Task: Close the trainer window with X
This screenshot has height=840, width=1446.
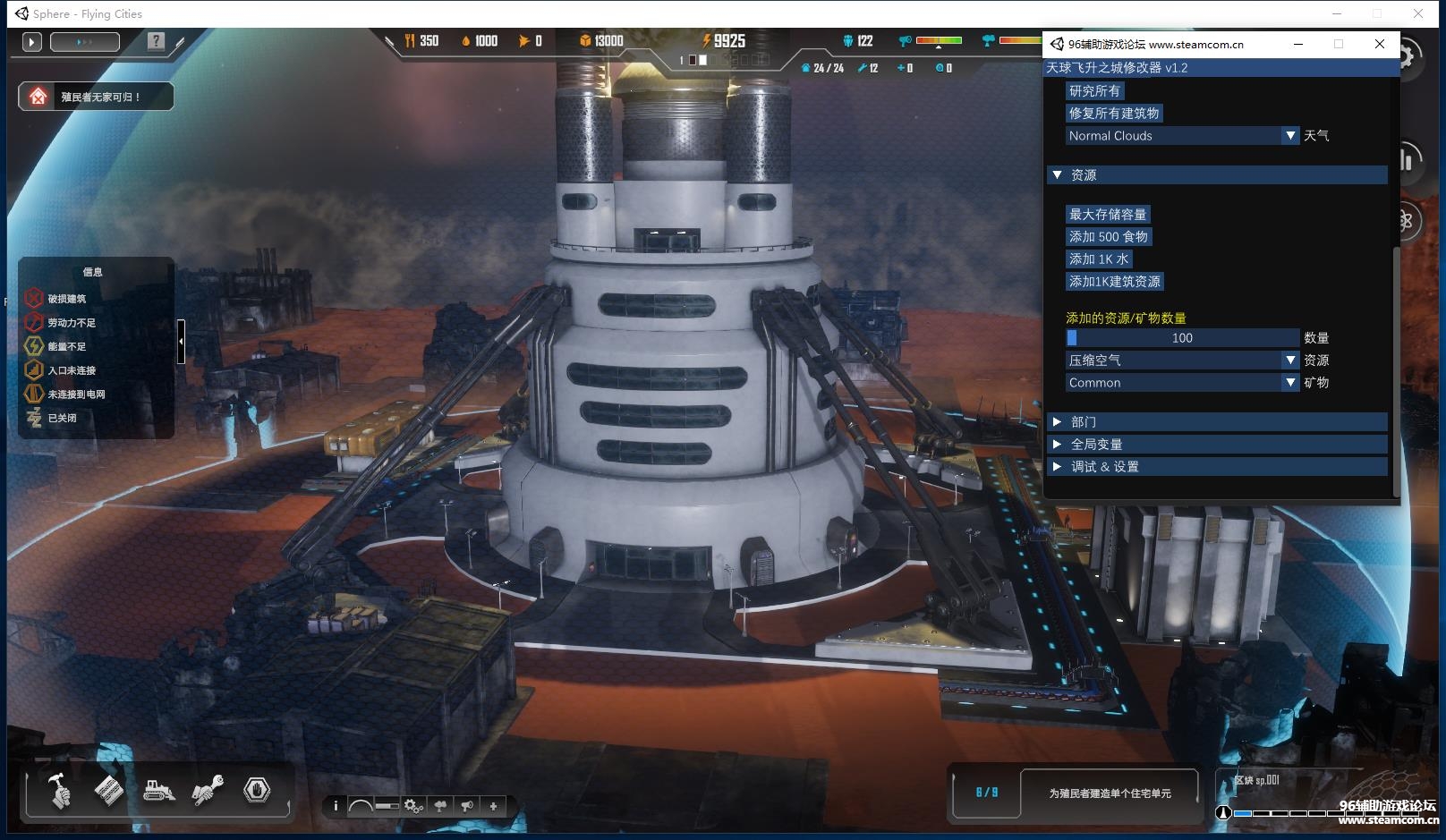Action: pyautogui.click(x=1379, y=44)
